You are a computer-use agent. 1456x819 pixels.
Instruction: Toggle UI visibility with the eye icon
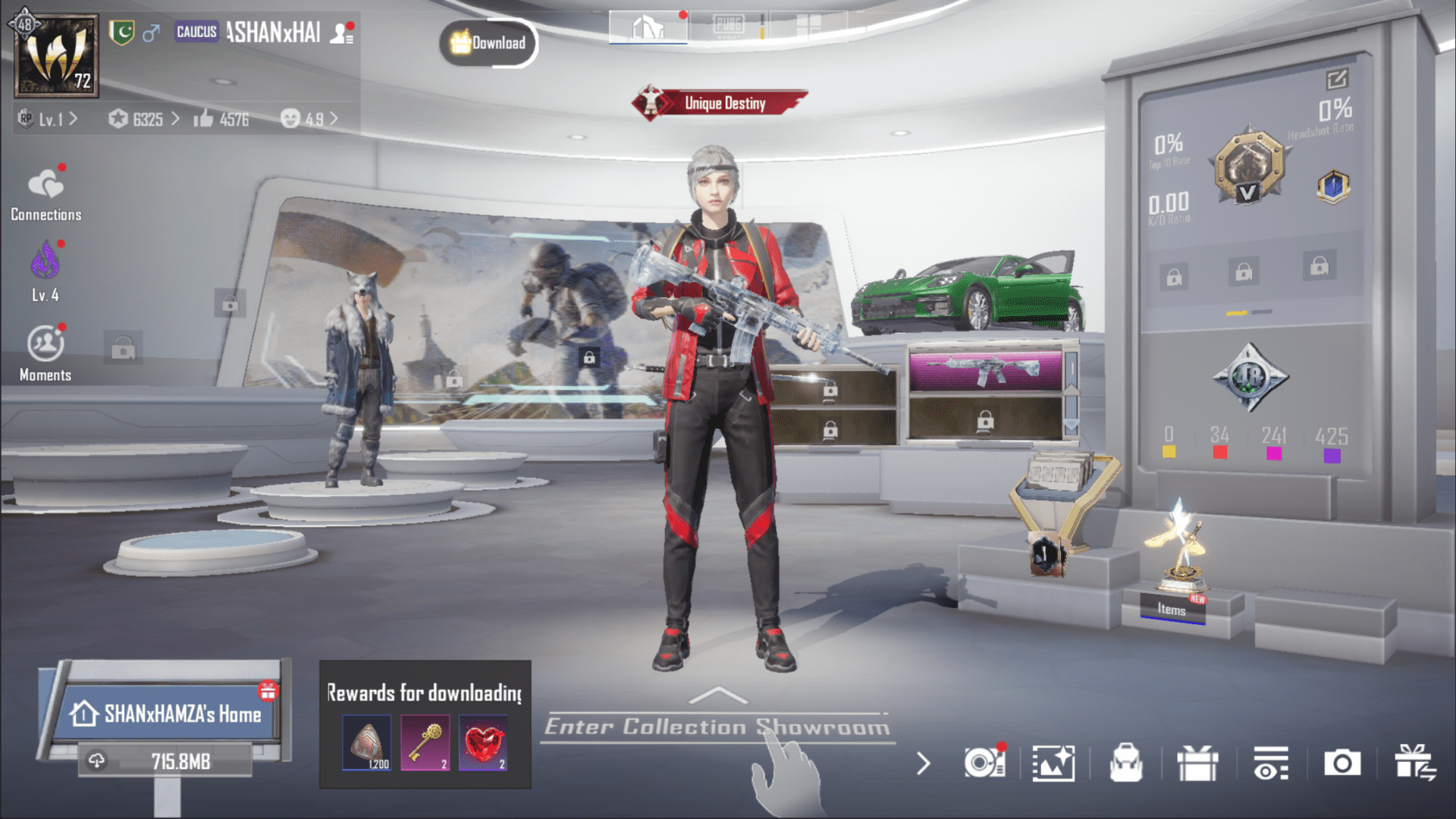[1271, 764]
